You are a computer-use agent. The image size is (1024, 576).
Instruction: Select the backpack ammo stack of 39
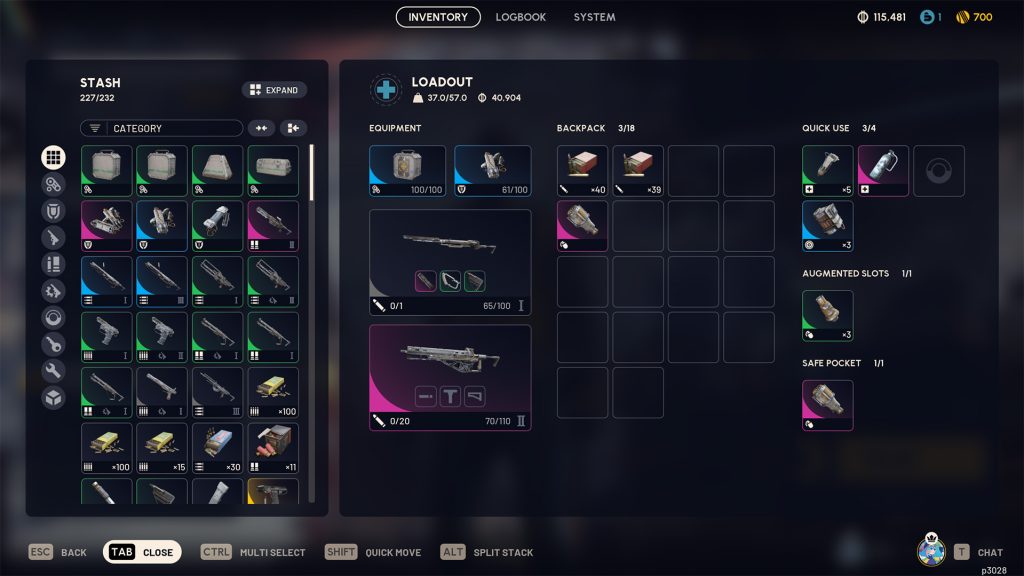(638, 170)
